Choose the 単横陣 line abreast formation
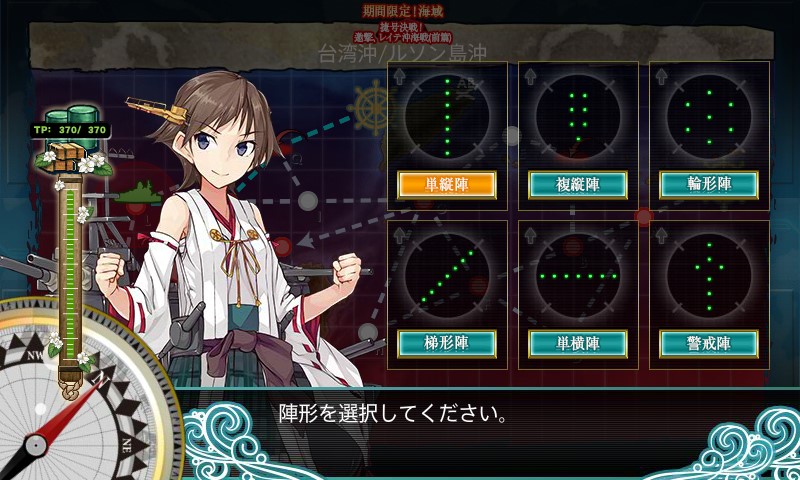 [577, 343]
